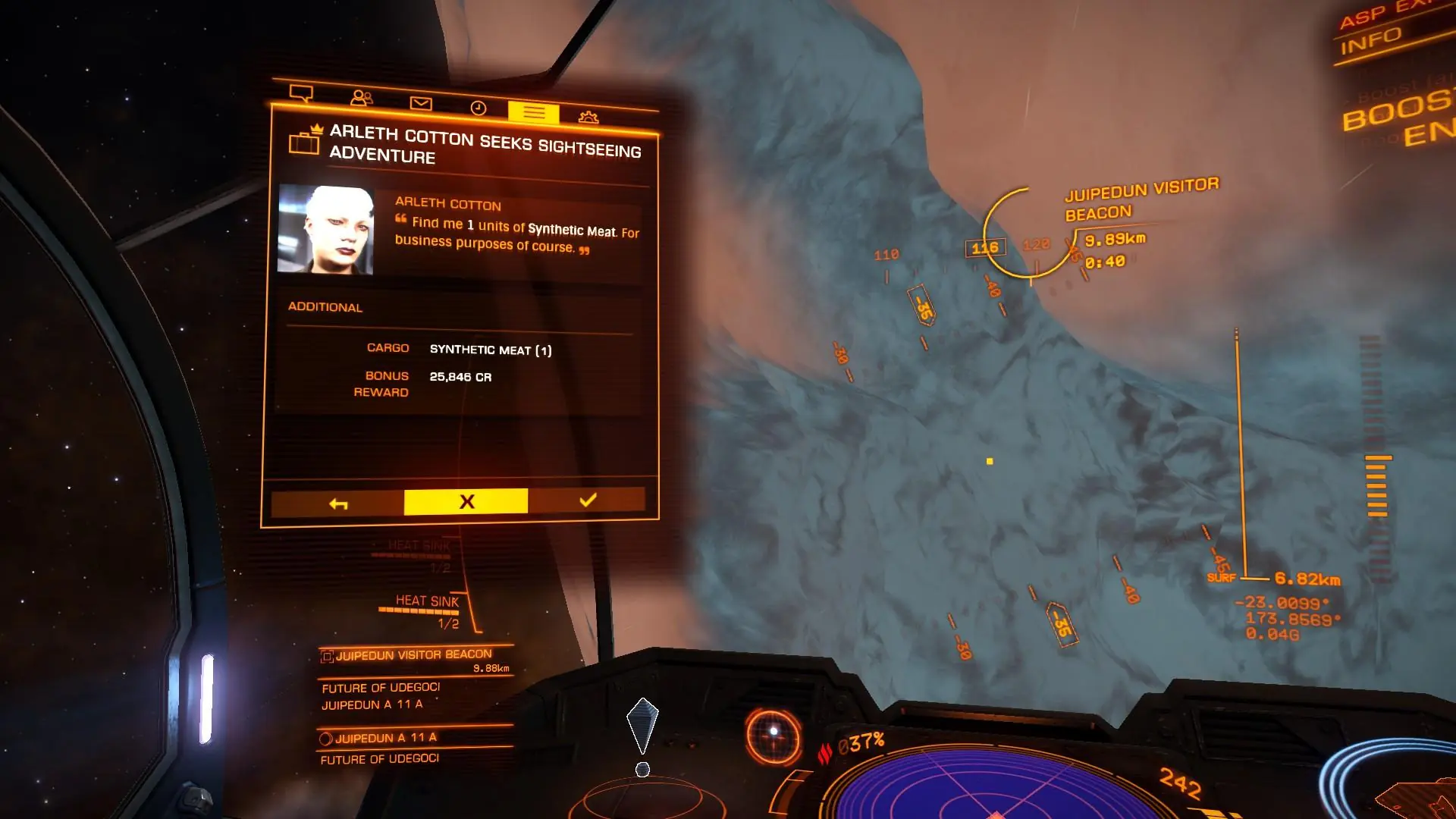Image resolution: width=1456 pixels, height=819 pixels.
Task: Open the comms settings gear tab
Action: click(x=588, y=117)
